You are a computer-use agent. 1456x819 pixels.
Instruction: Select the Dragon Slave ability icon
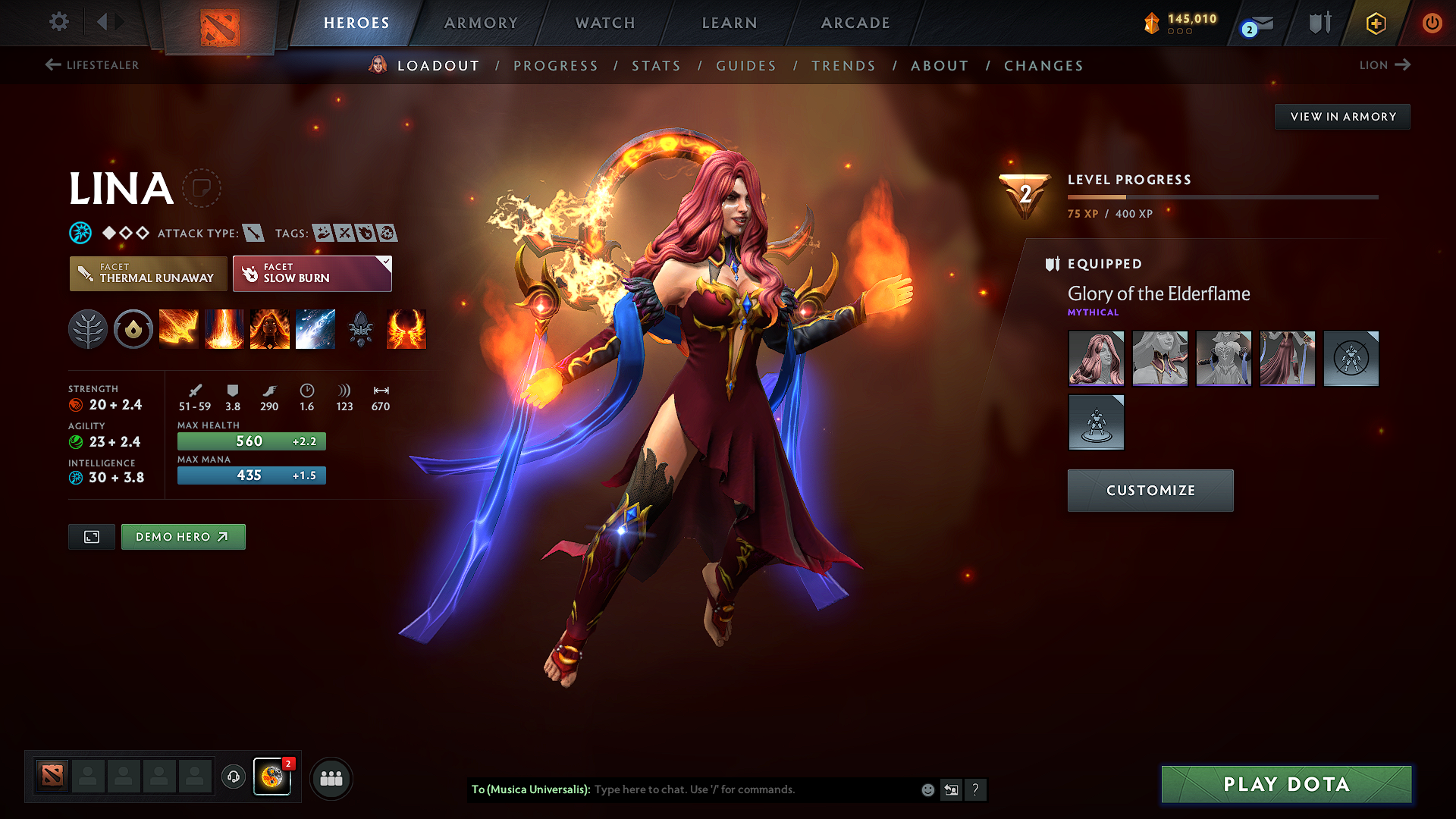pyautogui.click(x=179, y=329)
